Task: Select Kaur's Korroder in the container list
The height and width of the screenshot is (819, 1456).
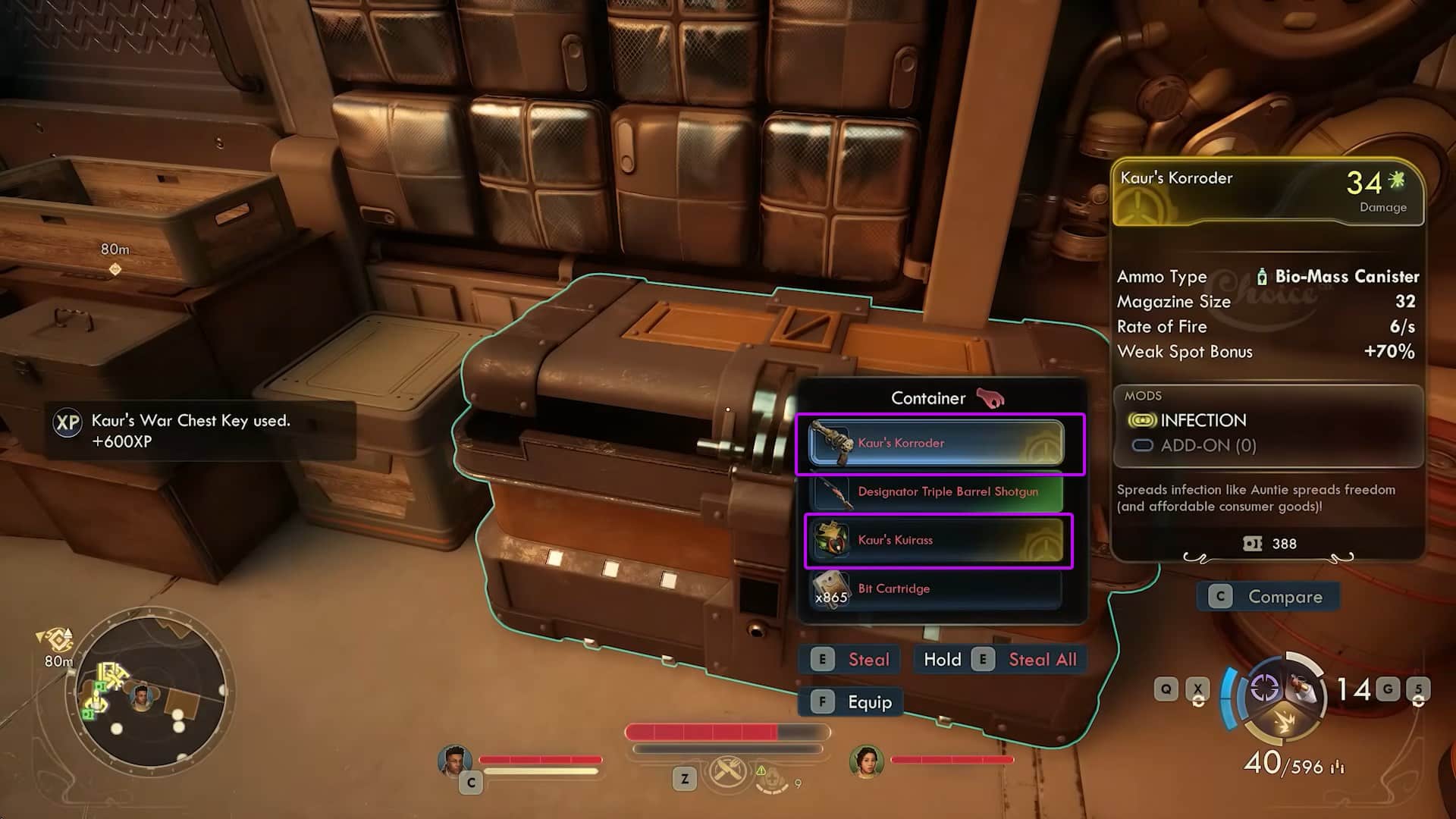Action: tap(936, 443)
